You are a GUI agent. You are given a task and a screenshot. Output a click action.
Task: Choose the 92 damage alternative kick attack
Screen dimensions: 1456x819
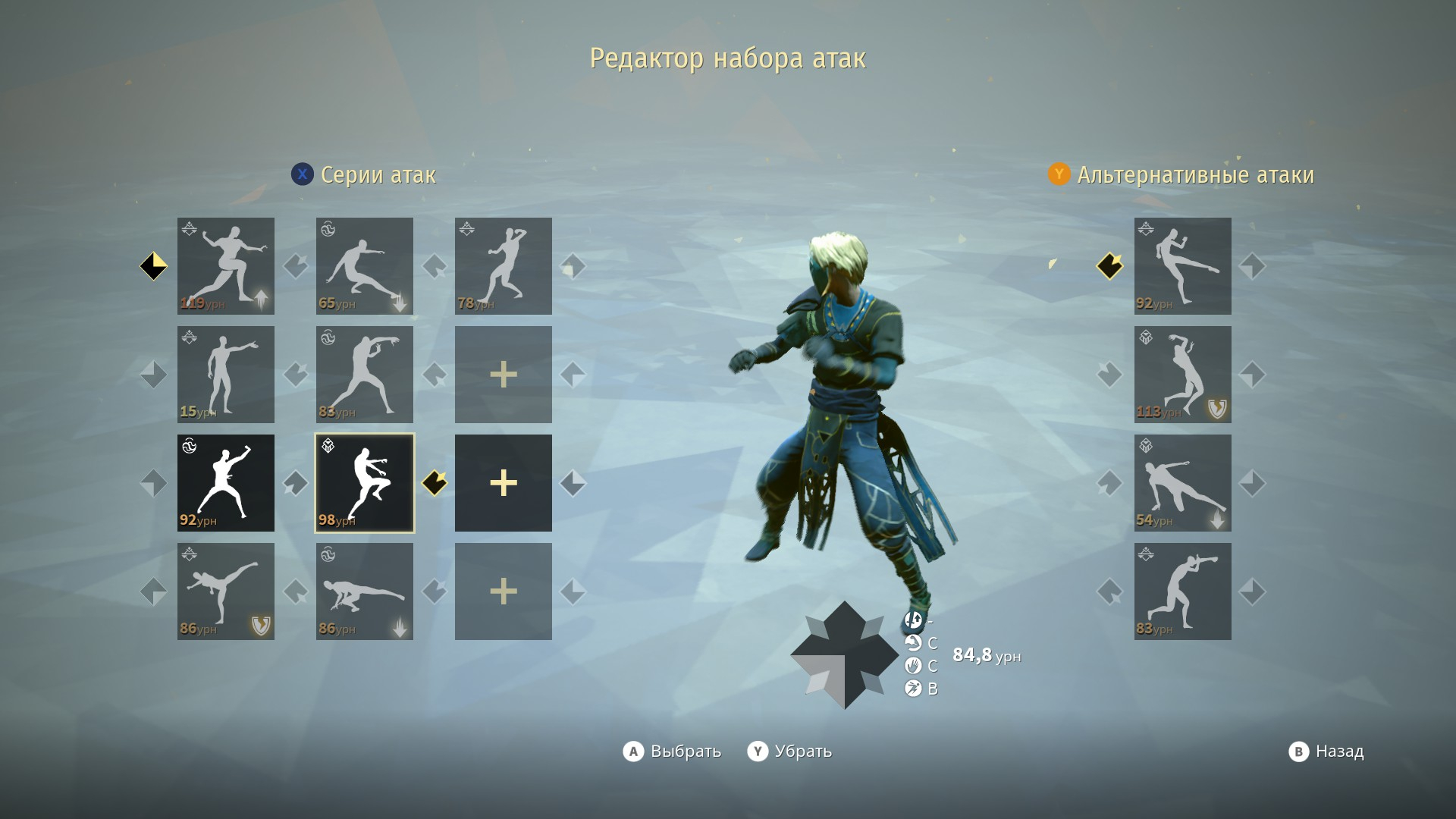[1183, 266]
